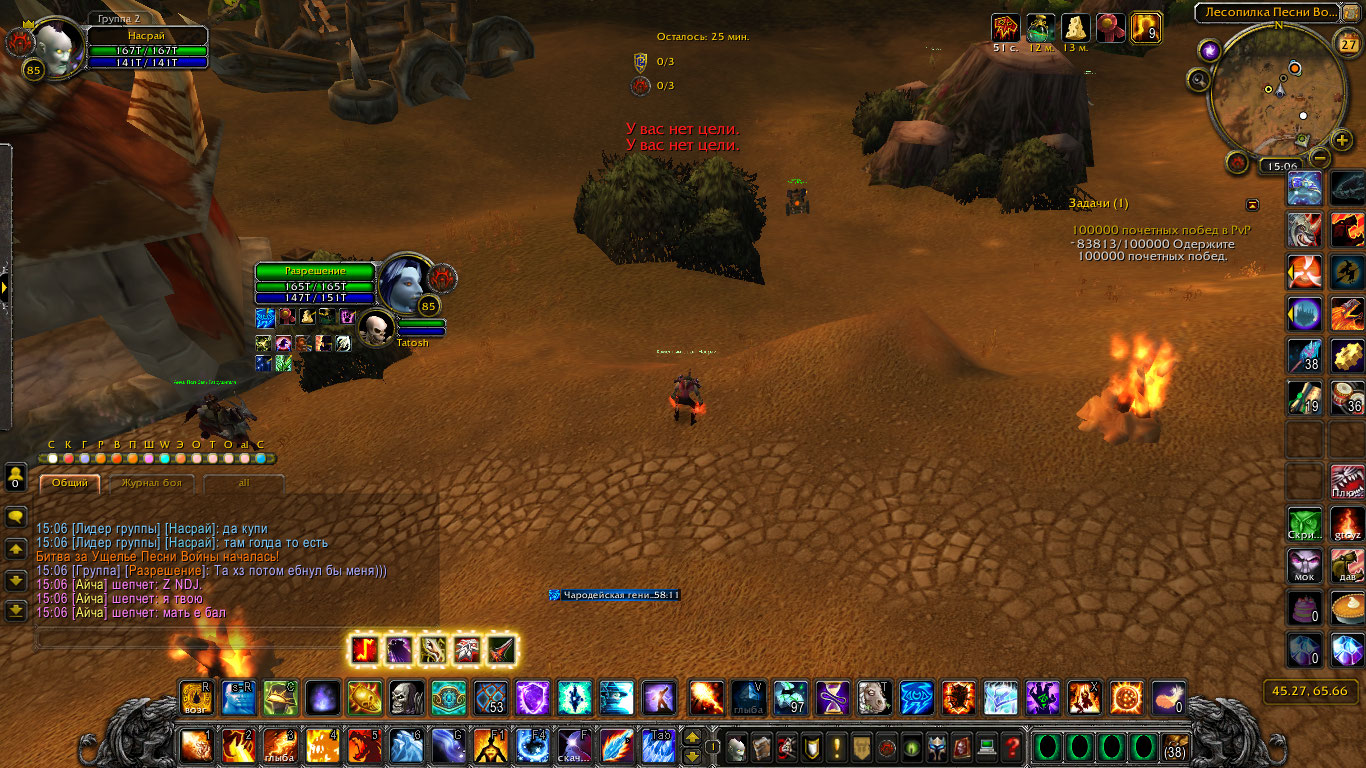
Task: Switch to the Журнал боя chat tab
Action: point(151,483)
